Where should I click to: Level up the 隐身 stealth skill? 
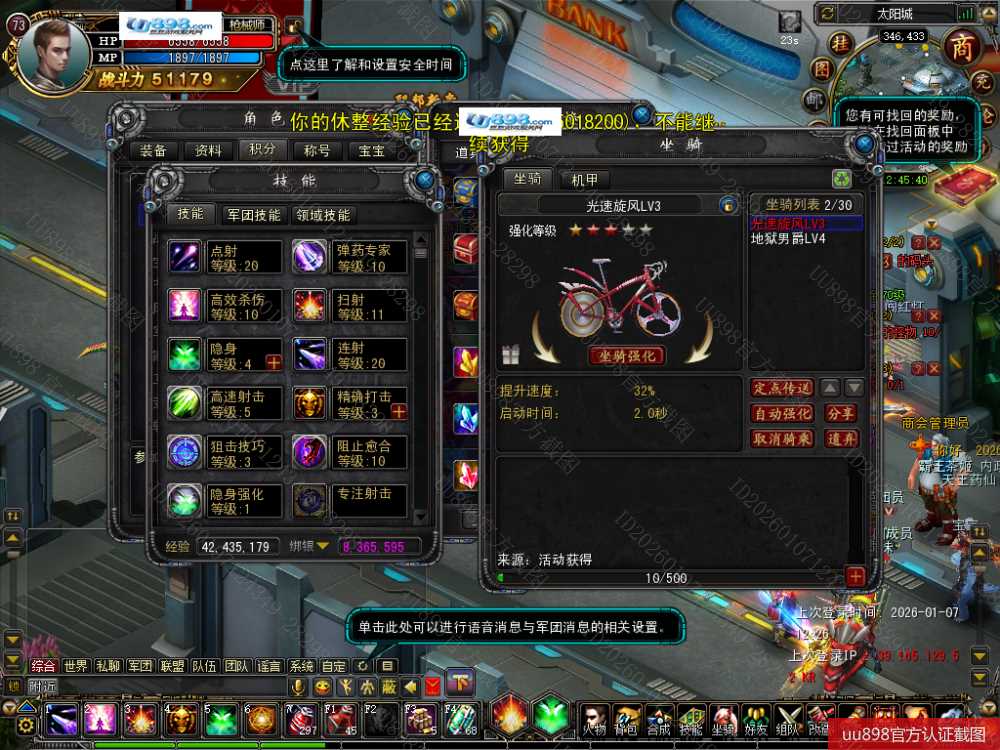tap(273, 362)
